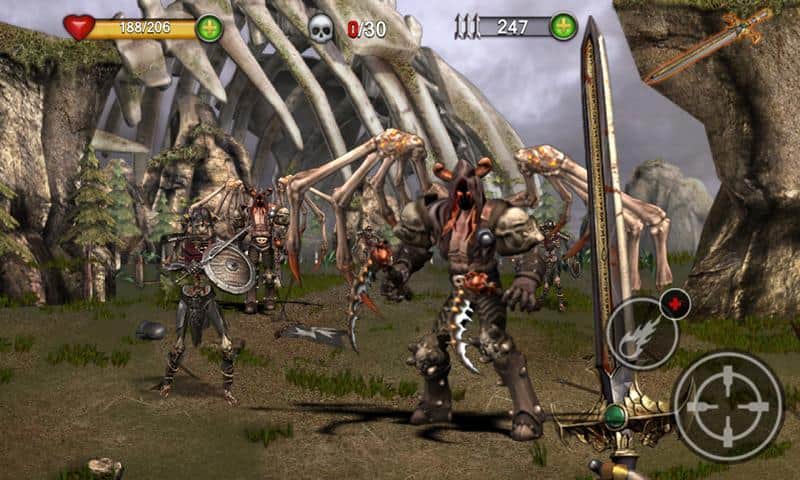Activate the fiery special attack ability
This screenshot has width=800, height=480.
[641, 333]
